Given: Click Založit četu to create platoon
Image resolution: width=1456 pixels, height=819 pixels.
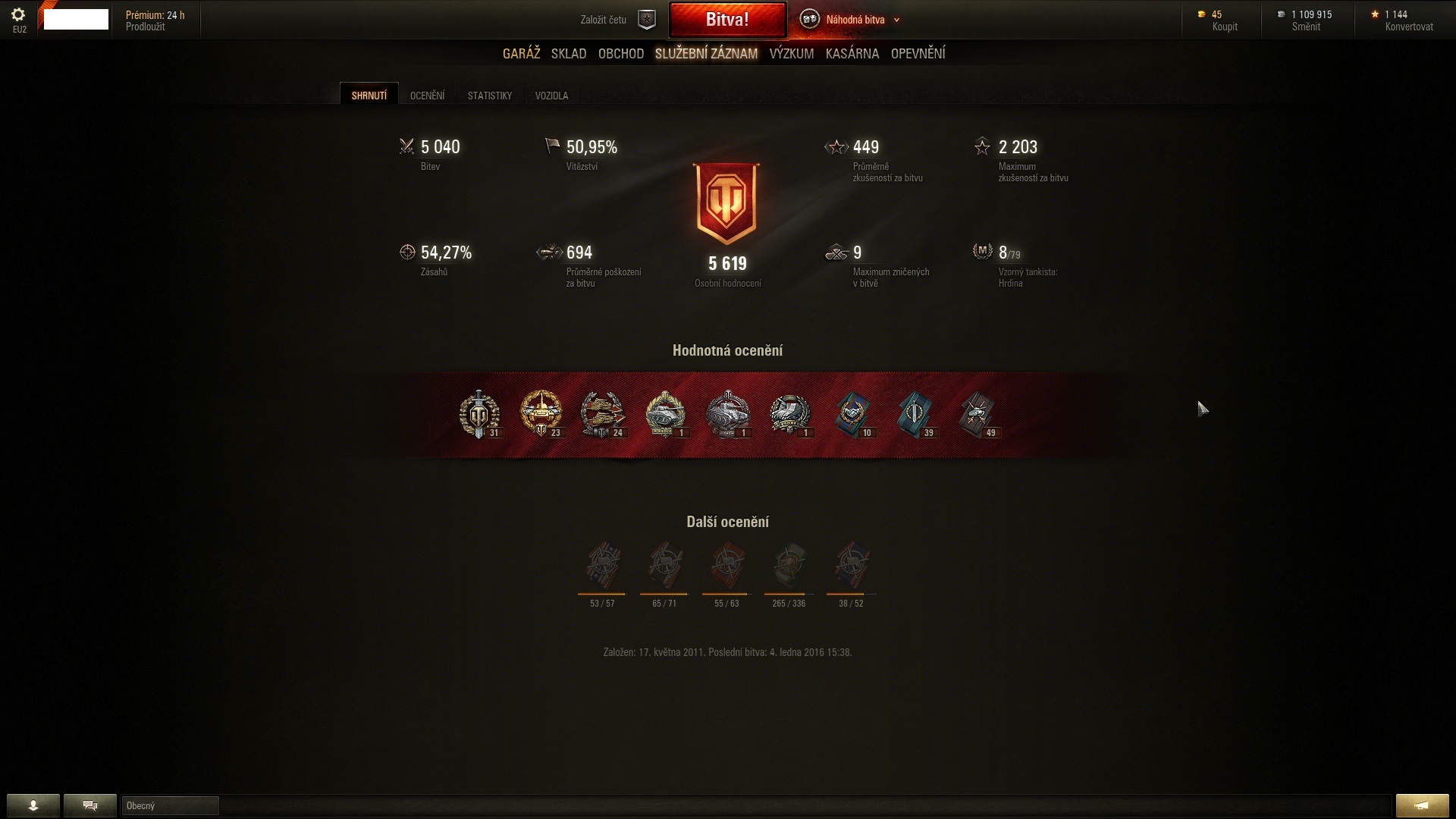Looking at the screenshot, I should (x=604, y=20).
